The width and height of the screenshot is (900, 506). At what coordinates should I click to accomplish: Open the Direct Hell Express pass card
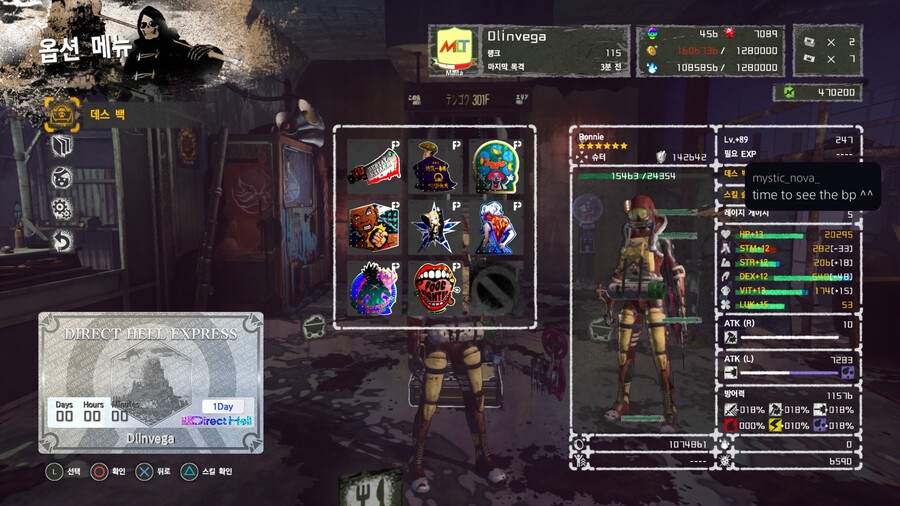[151, 383]
